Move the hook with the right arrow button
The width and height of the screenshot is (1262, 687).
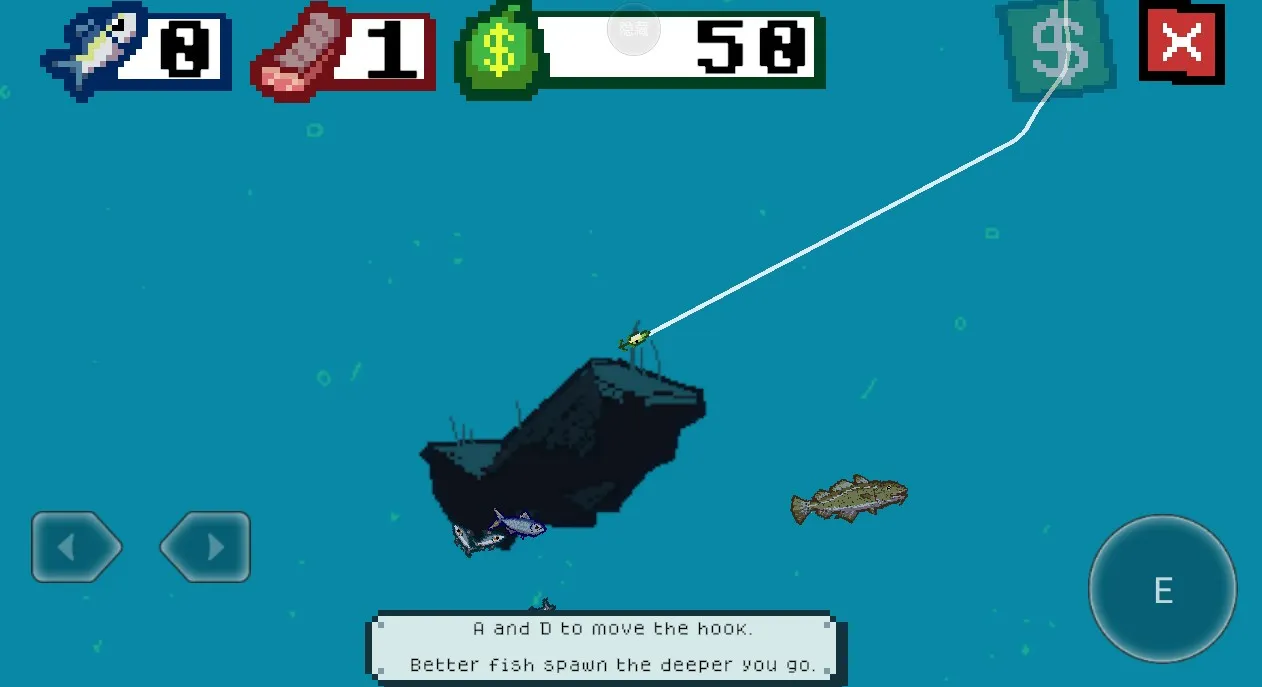pyautogui.click(x=205, y=547)
